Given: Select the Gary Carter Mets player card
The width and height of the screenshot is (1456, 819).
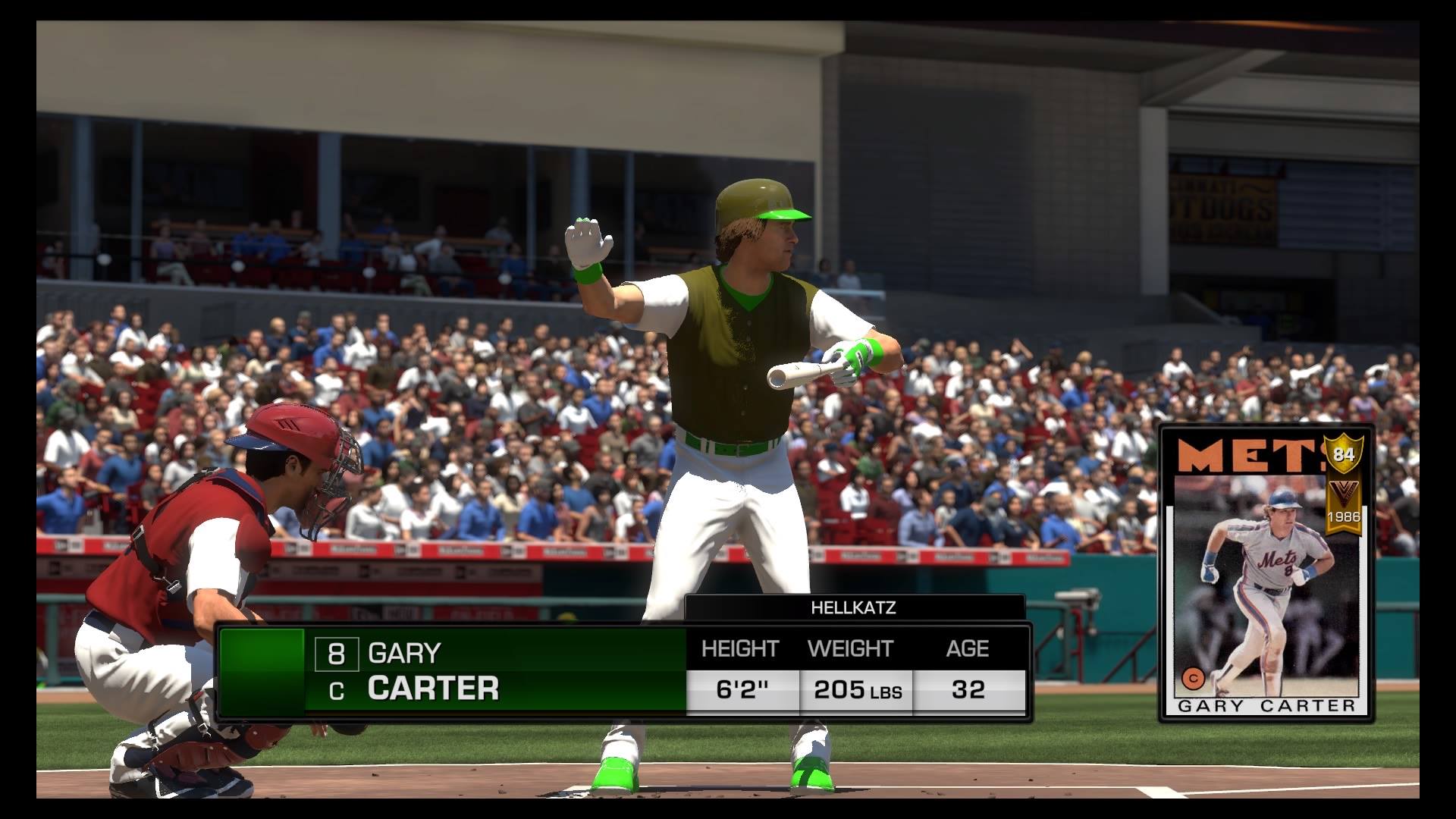Looking at the screenshot, I should click(1267, 574).
